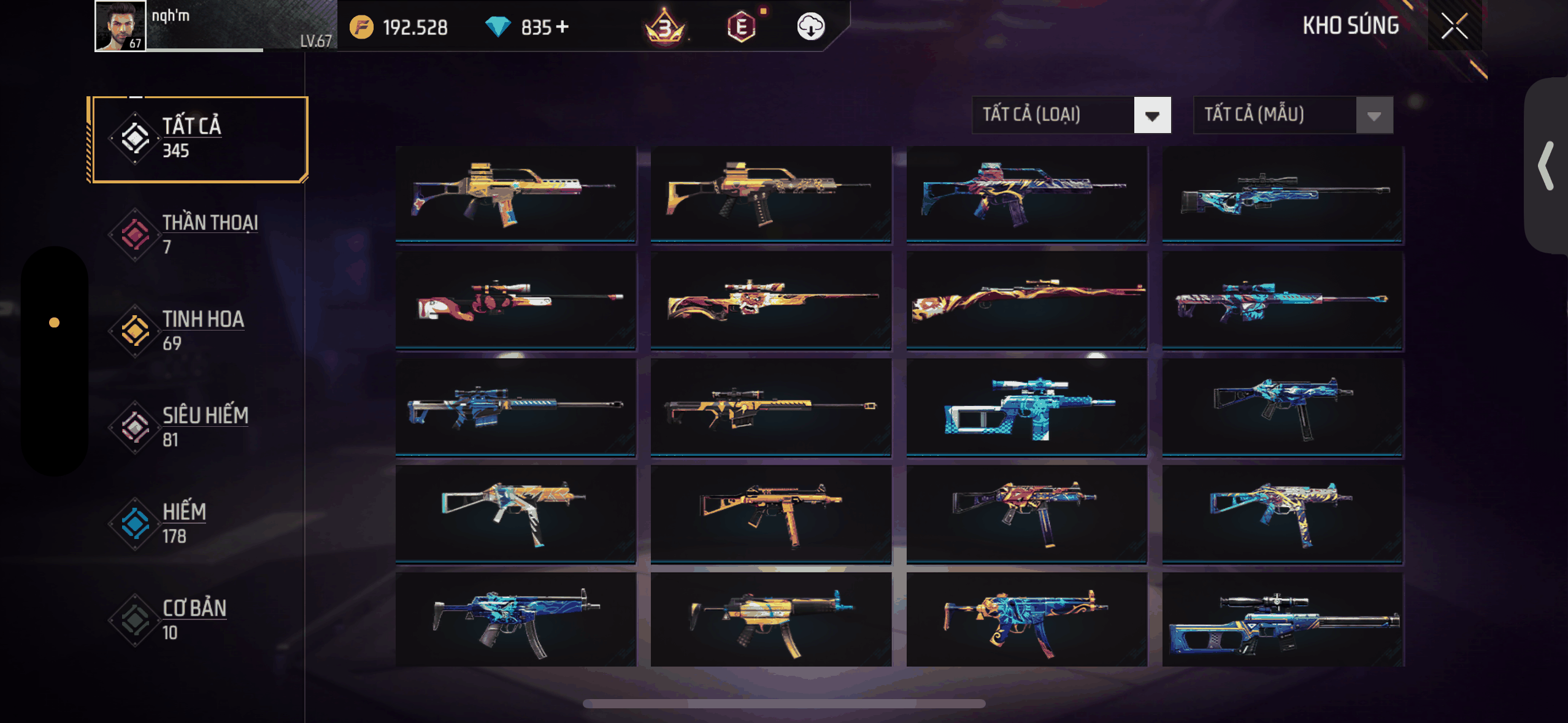Viewport: 1568px width, 723px height.
Task: Open the number 3 rank emblem
Action: pos(664,27)
